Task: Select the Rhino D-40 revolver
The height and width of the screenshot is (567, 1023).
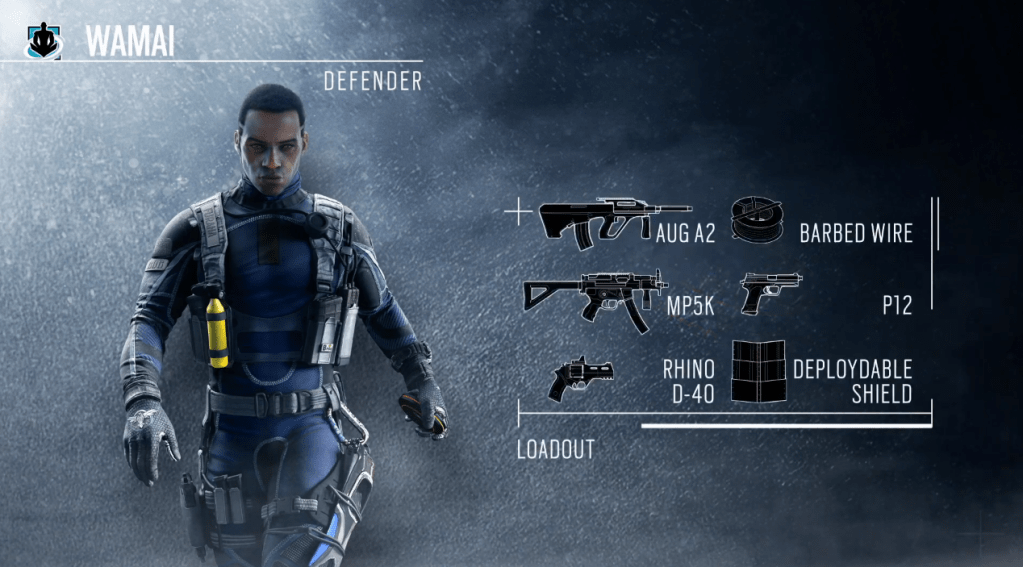Action: click(581, 378)
